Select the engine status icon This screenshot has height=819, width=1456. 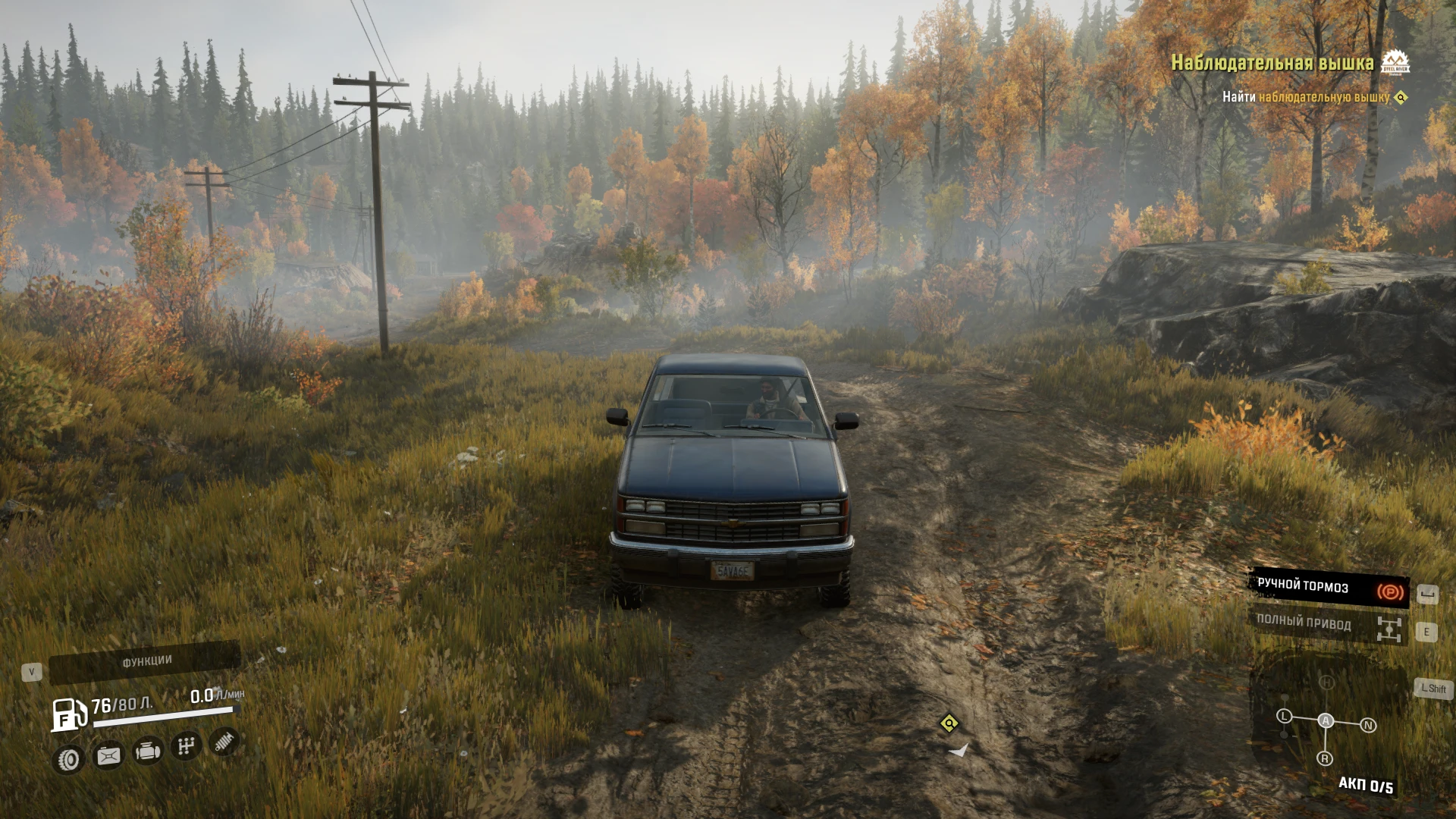[147, 752]
